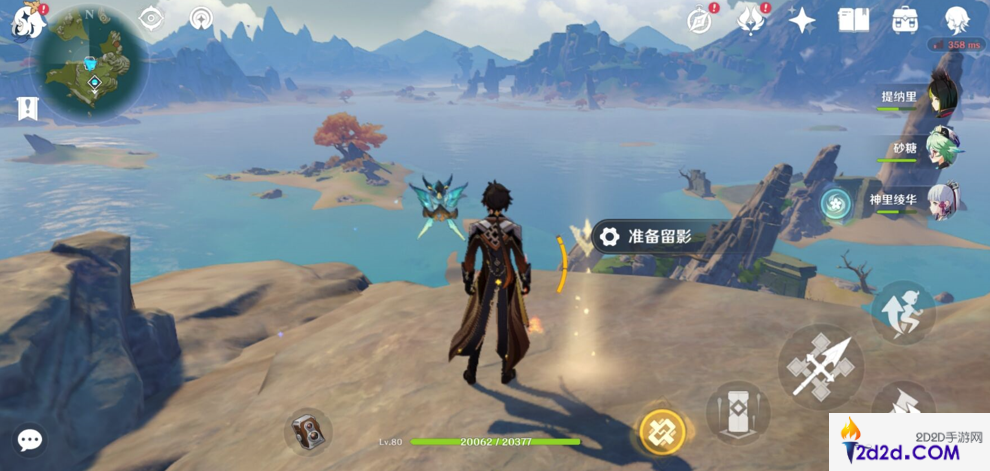Open the character profile icon
The image size is (990, 471).
[958, 20]
